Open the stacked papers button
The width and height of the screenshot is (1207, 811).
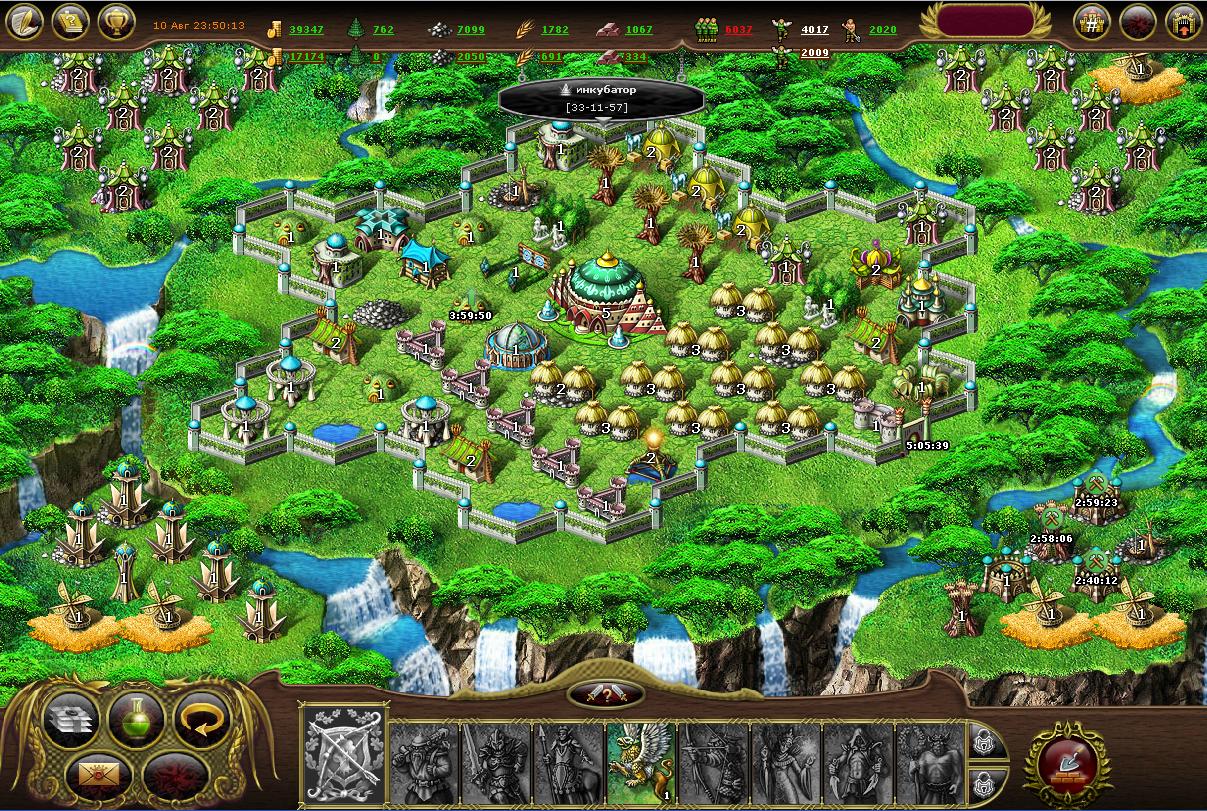click(x=71, y=716)
